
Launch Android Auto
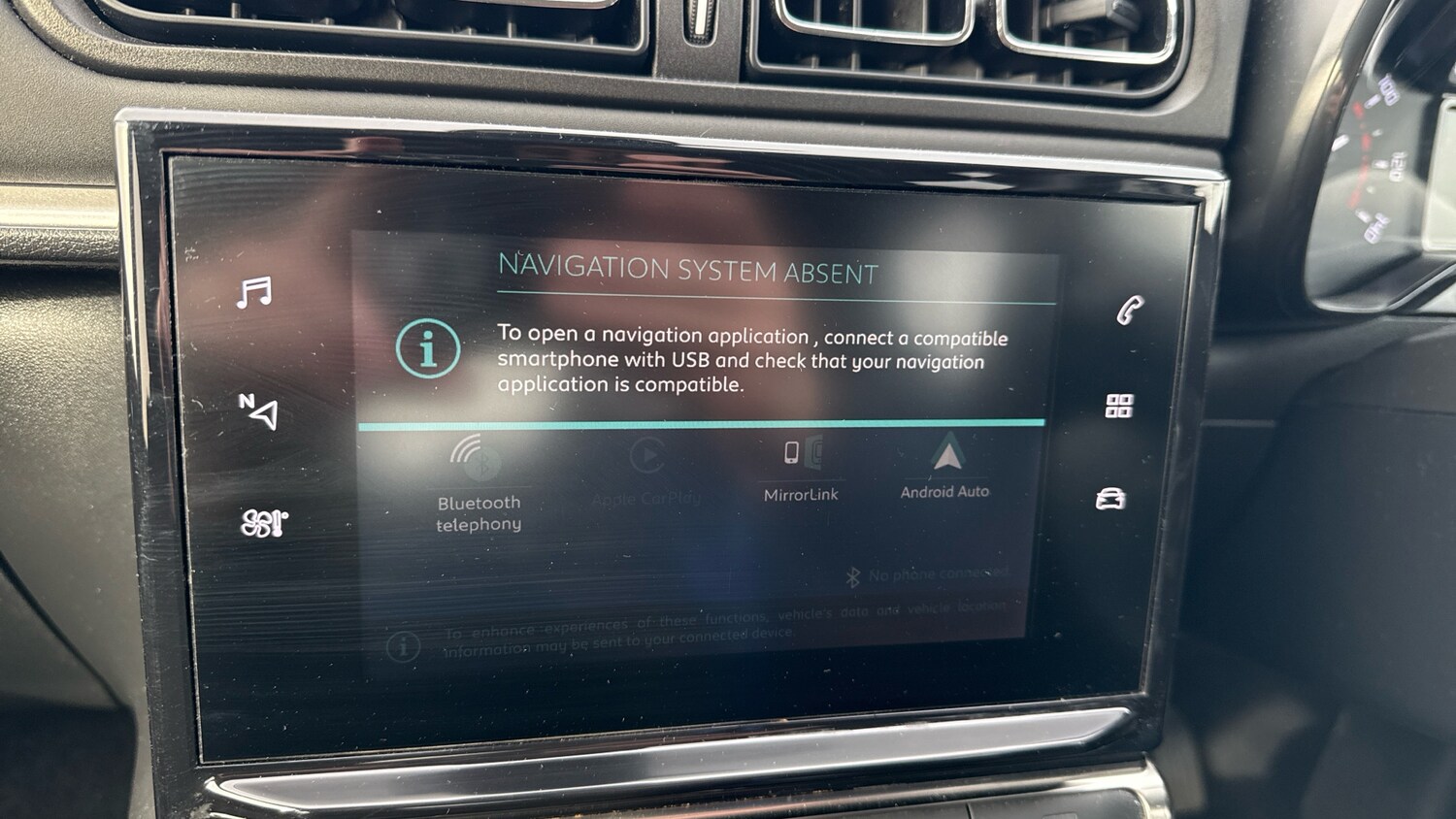point(945,467)
